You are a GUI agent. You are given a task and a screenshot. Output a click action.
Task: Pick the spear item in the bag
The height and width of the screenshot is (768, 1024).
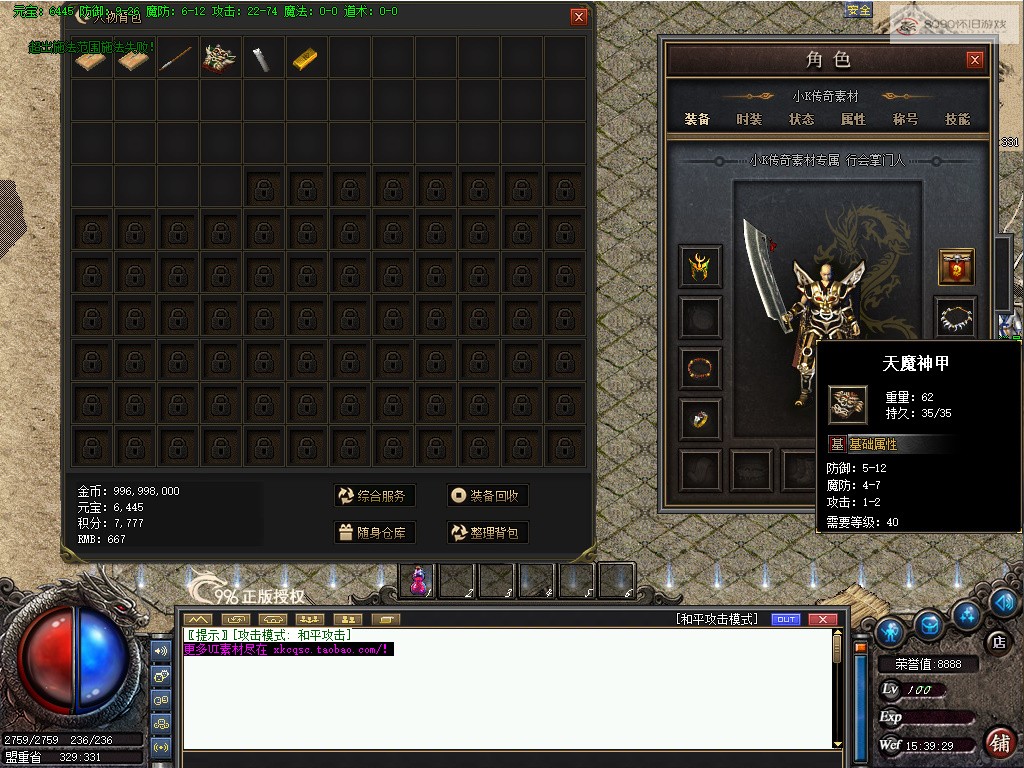click(x=177, y=60)
